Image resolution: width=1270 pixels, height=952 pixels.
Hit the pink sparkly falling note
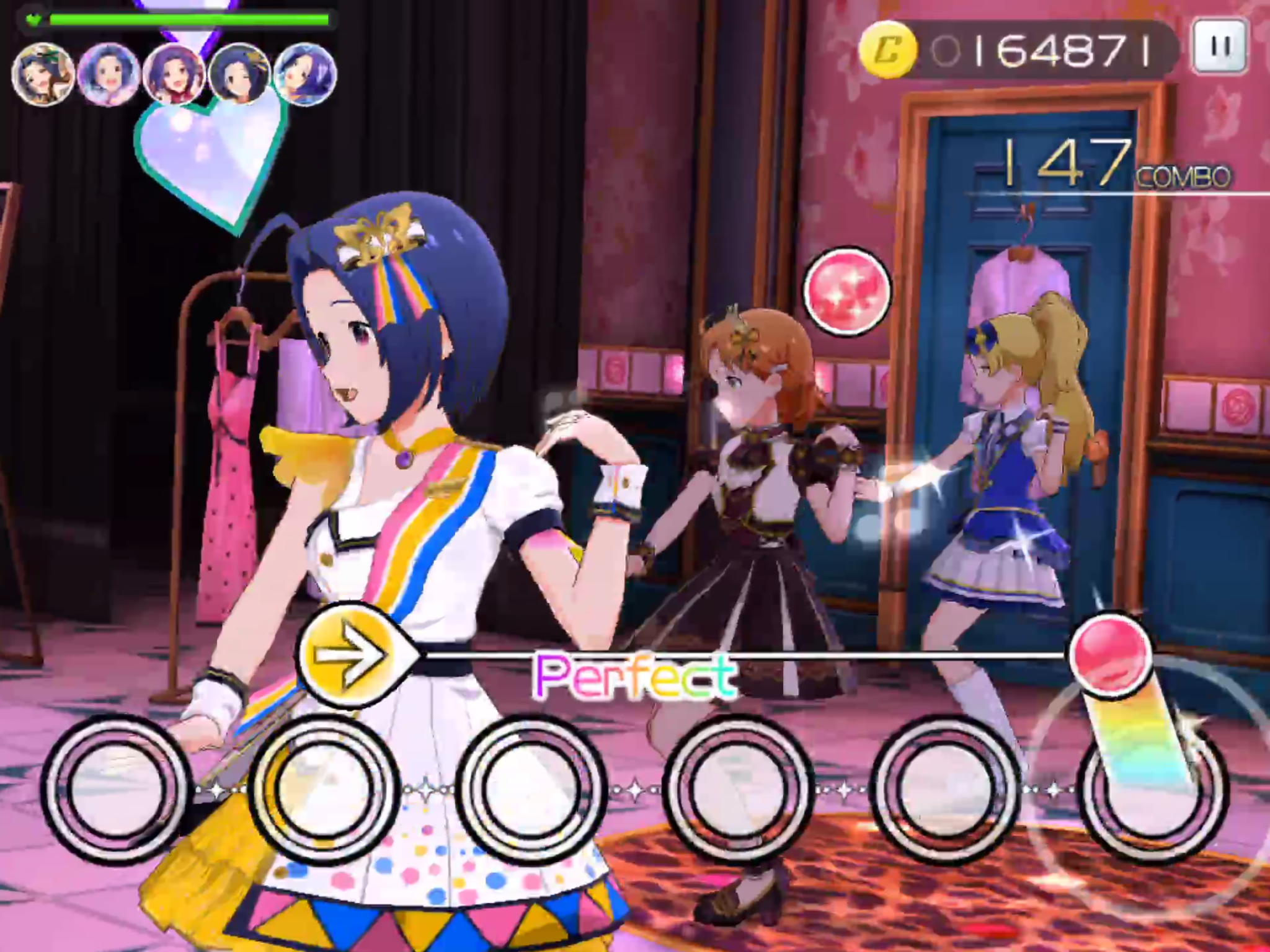847,291
